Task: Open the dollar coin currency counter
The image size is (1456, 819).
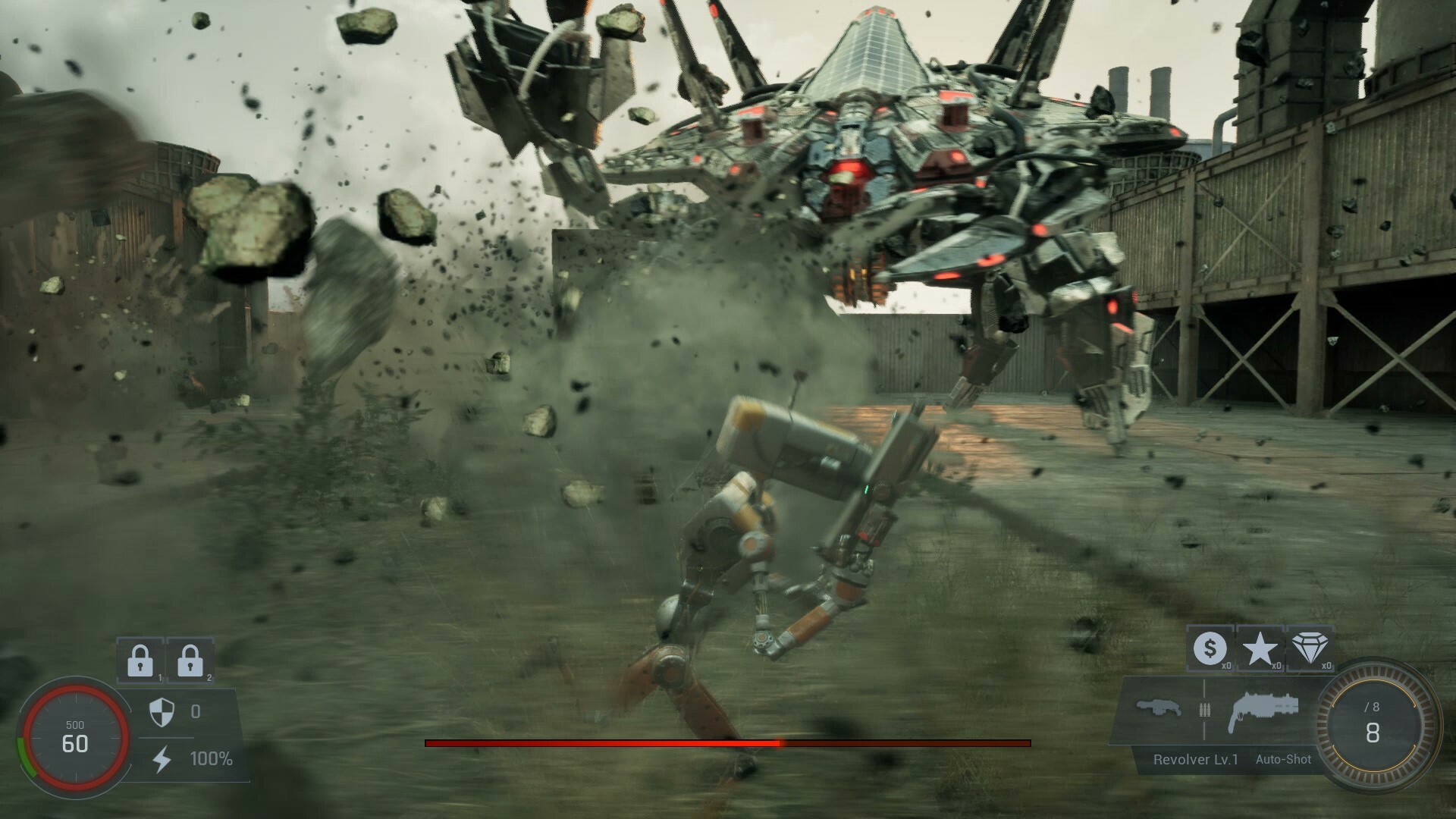Action: click(x=1211, y=648)
